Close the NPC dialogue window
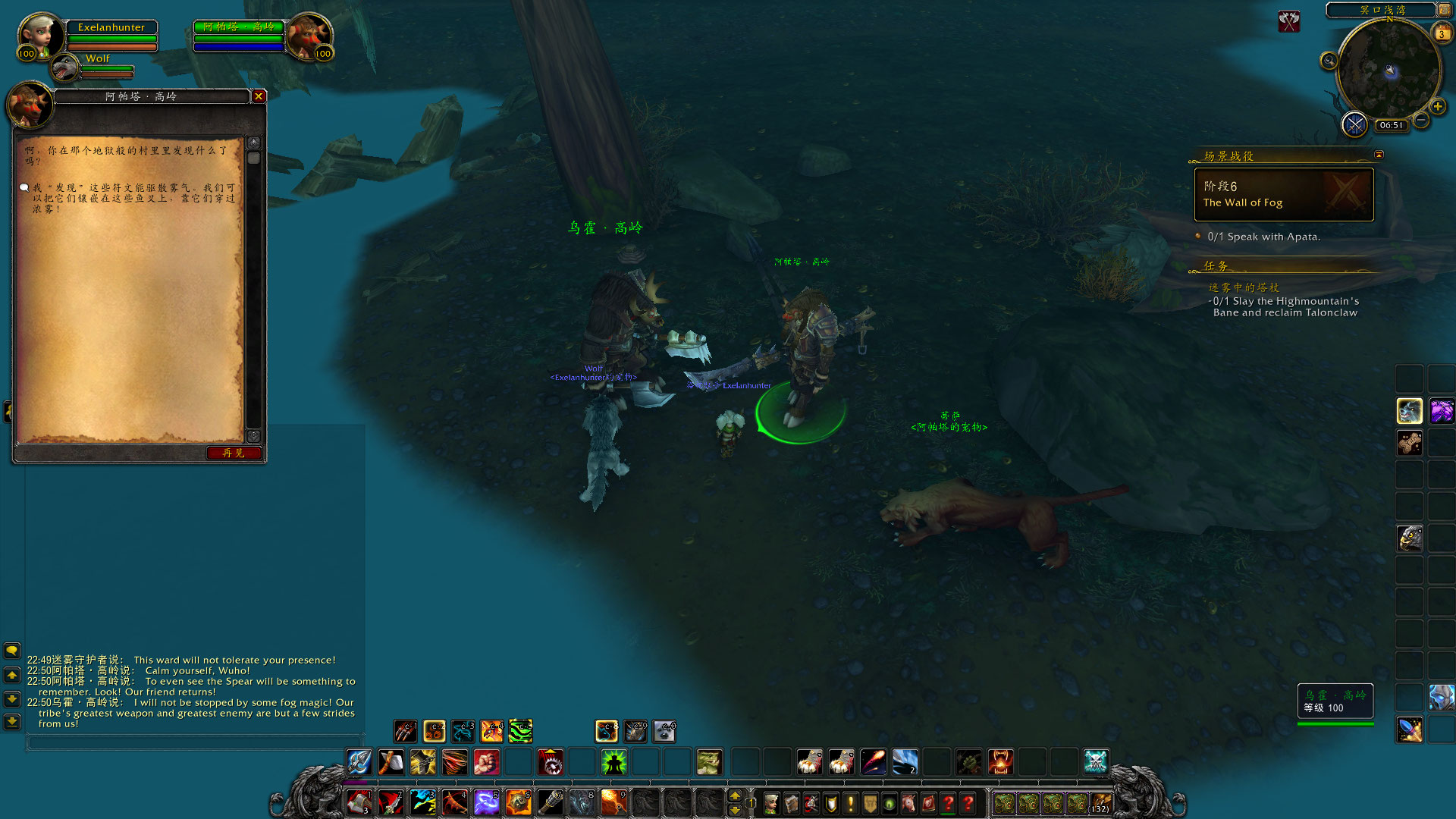This screenshot has height=819, width=1456. (x=259, y=96)
